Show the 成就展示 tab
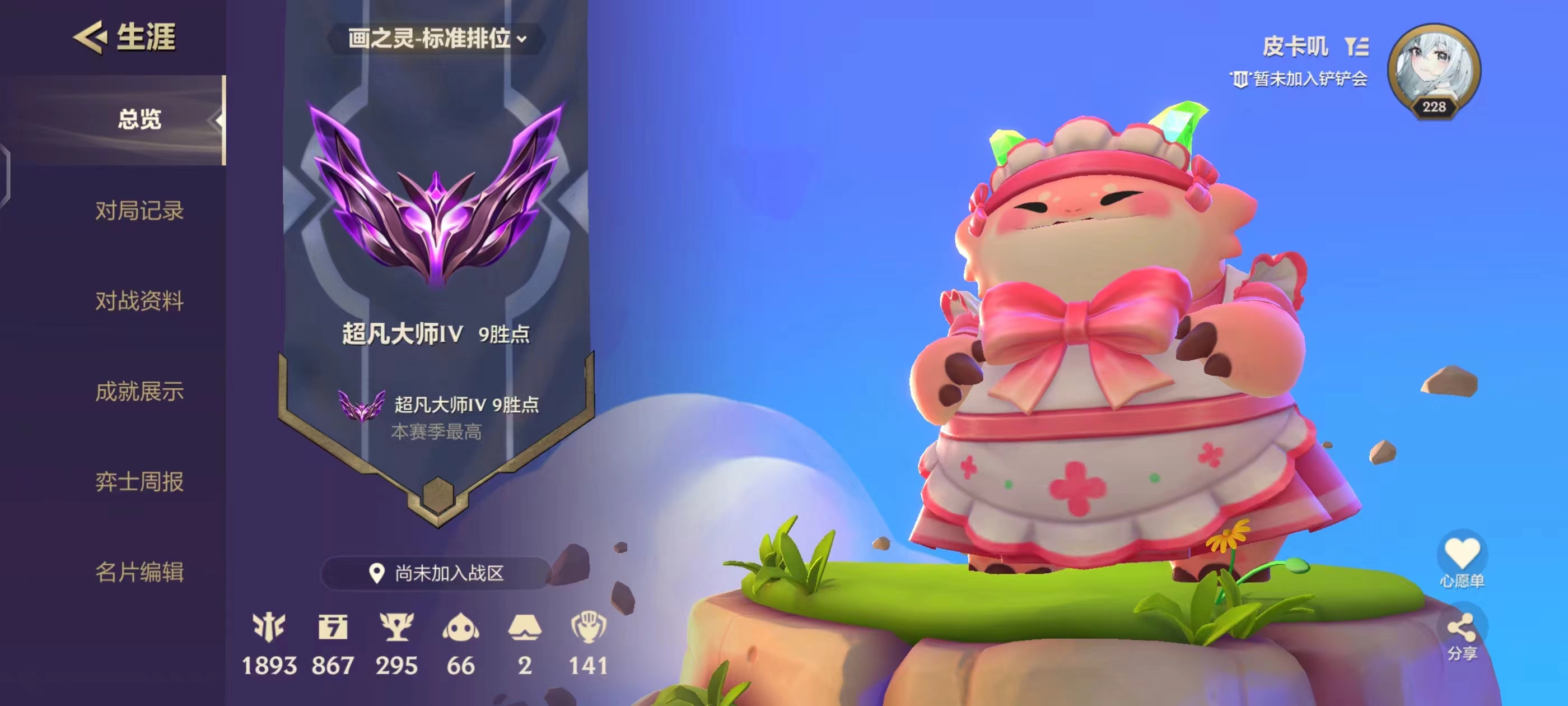The width and height of the screenshot is (1568, 706). pyautogui.click(x=139, y=391)
